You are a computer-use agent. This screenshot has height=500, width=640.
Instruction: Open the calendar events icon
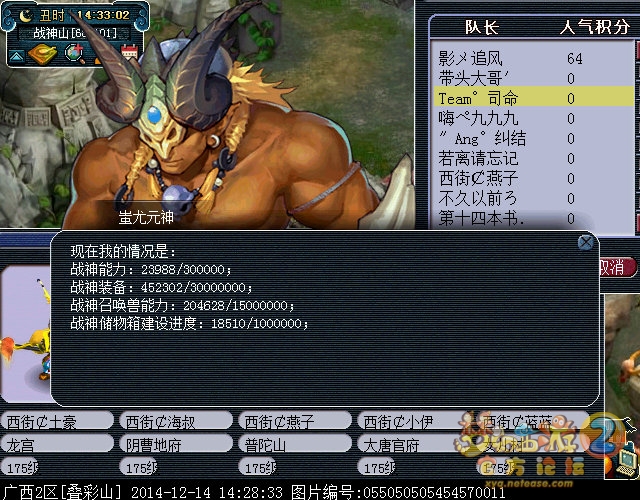point(129,52)
